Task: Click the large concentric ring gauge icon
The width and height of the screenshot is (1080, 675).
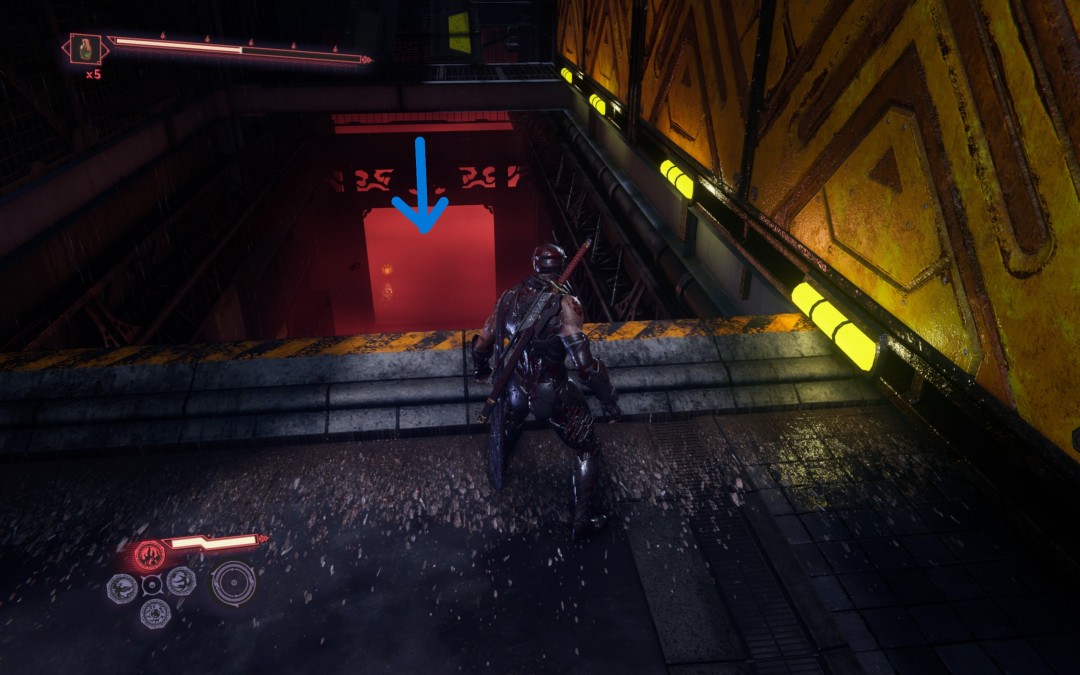Action: (x=233, y=582)
